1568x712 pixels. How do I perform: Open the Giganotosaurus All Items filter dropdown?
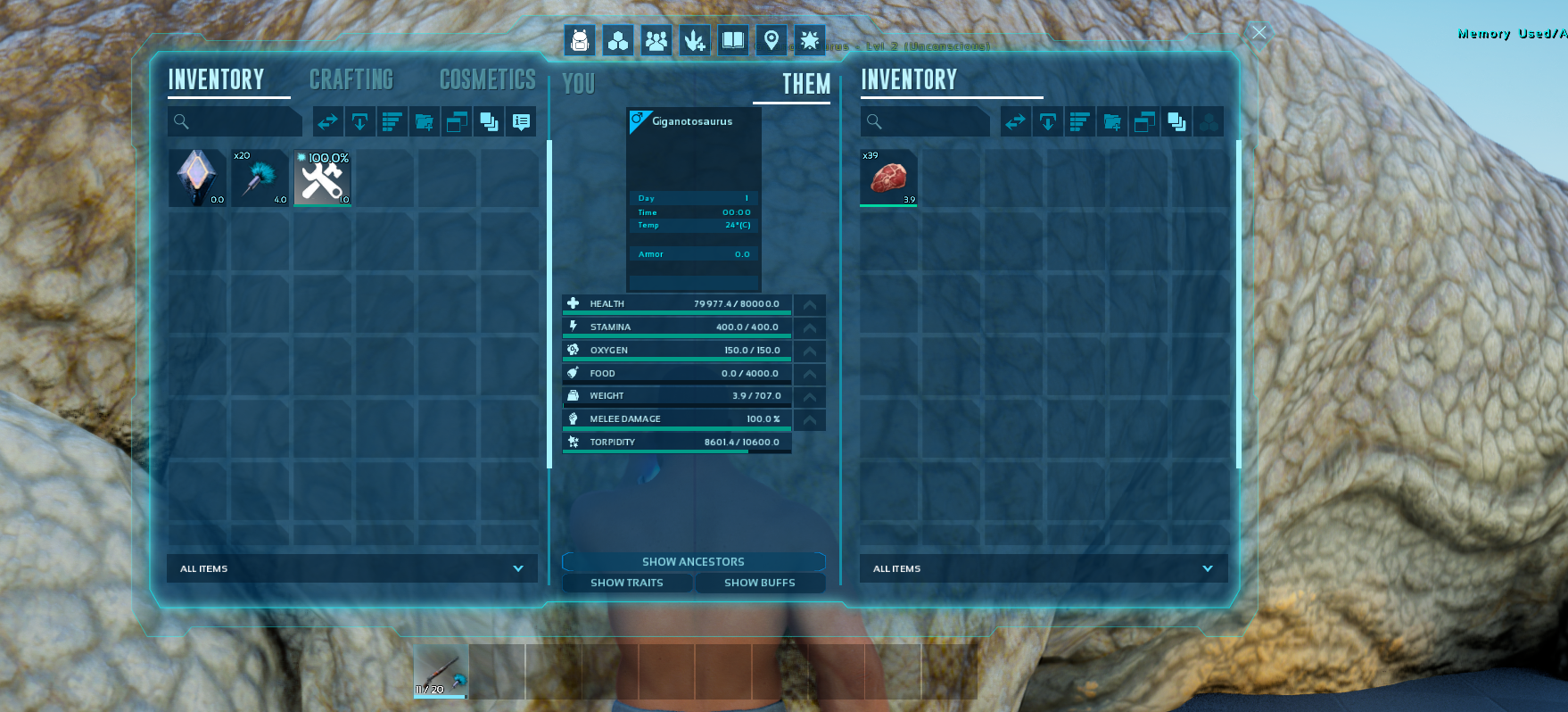pyautogui.click(x=1044, y=568)
